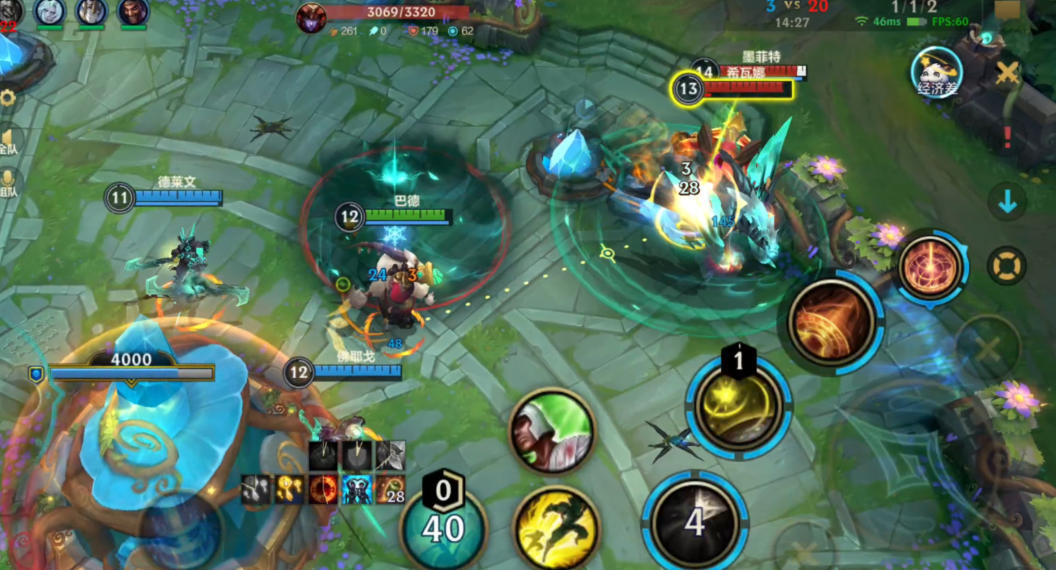This screenshot has height=570, width=1056.
Task: Select the white-haired ally portrait
Action: click(x=50, y=12)
